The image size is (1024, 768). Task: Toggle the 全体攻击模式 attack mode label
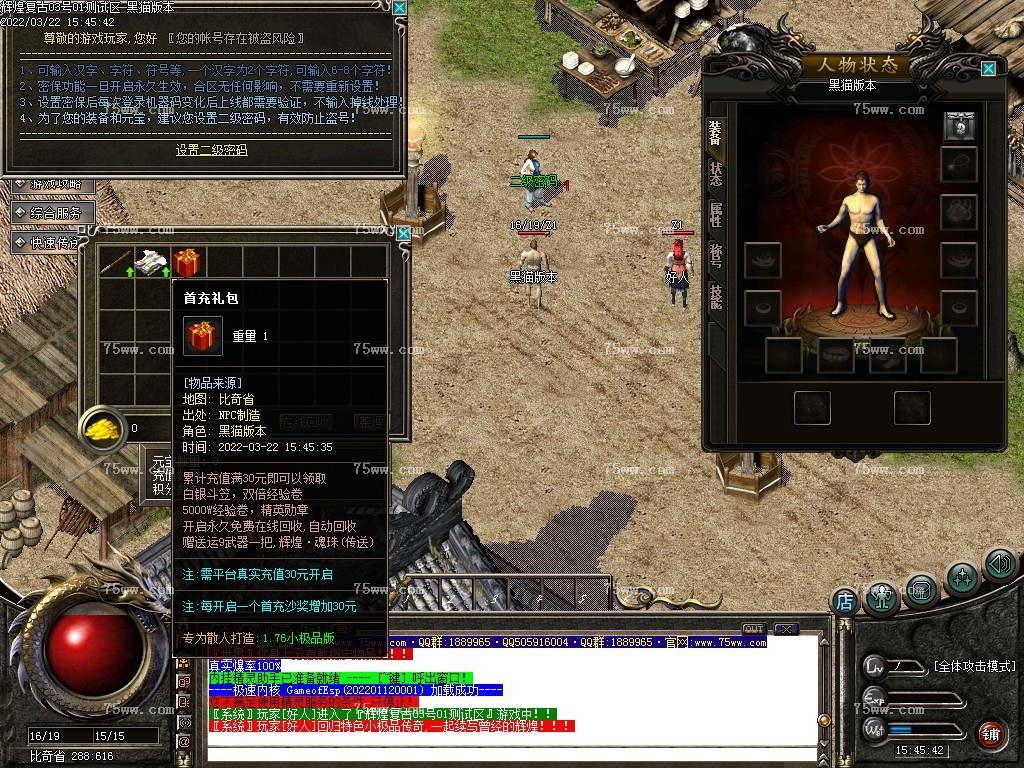(973, 666)
